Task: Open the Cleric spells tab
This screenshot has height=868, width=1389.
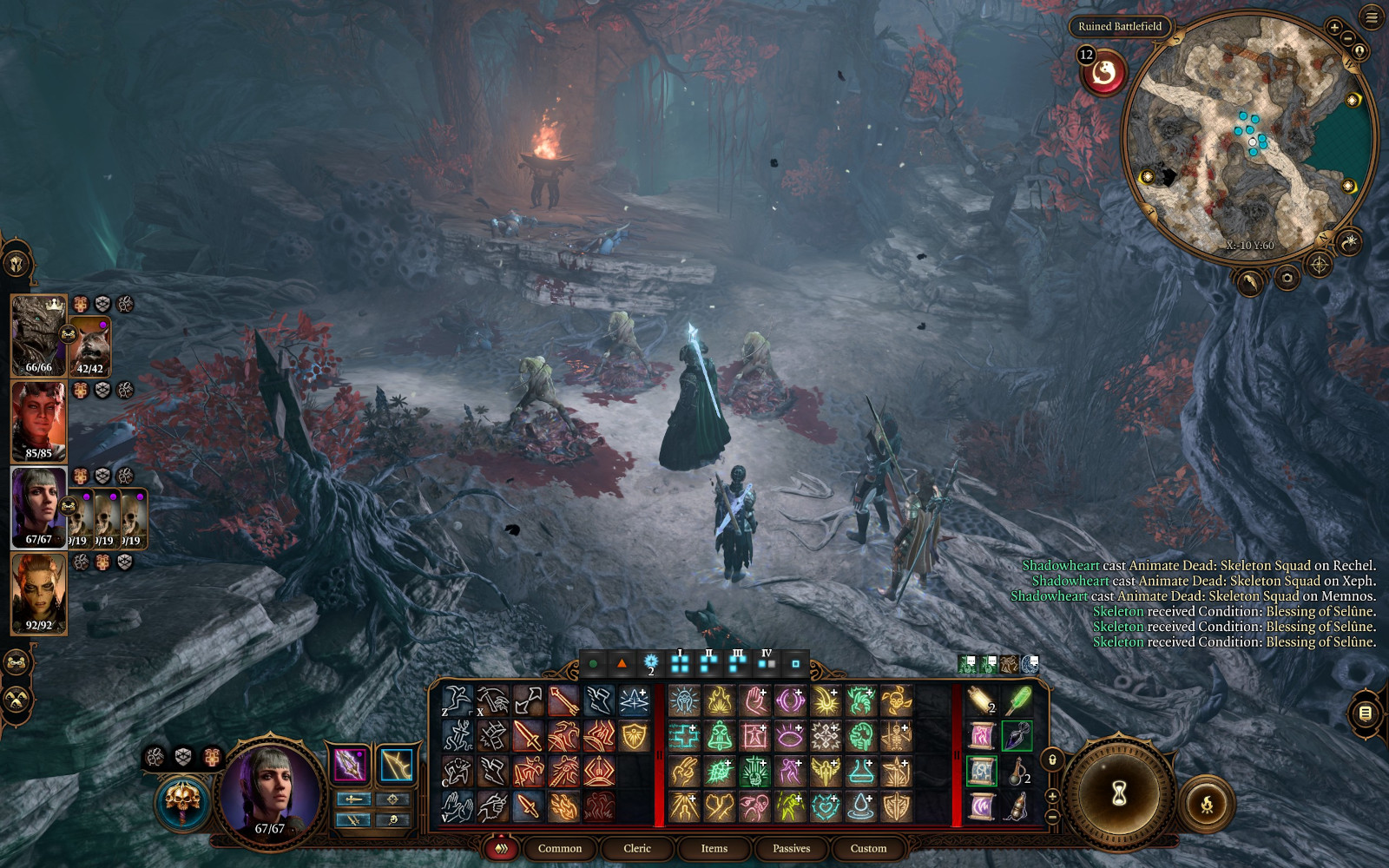Action: point(636,848)
